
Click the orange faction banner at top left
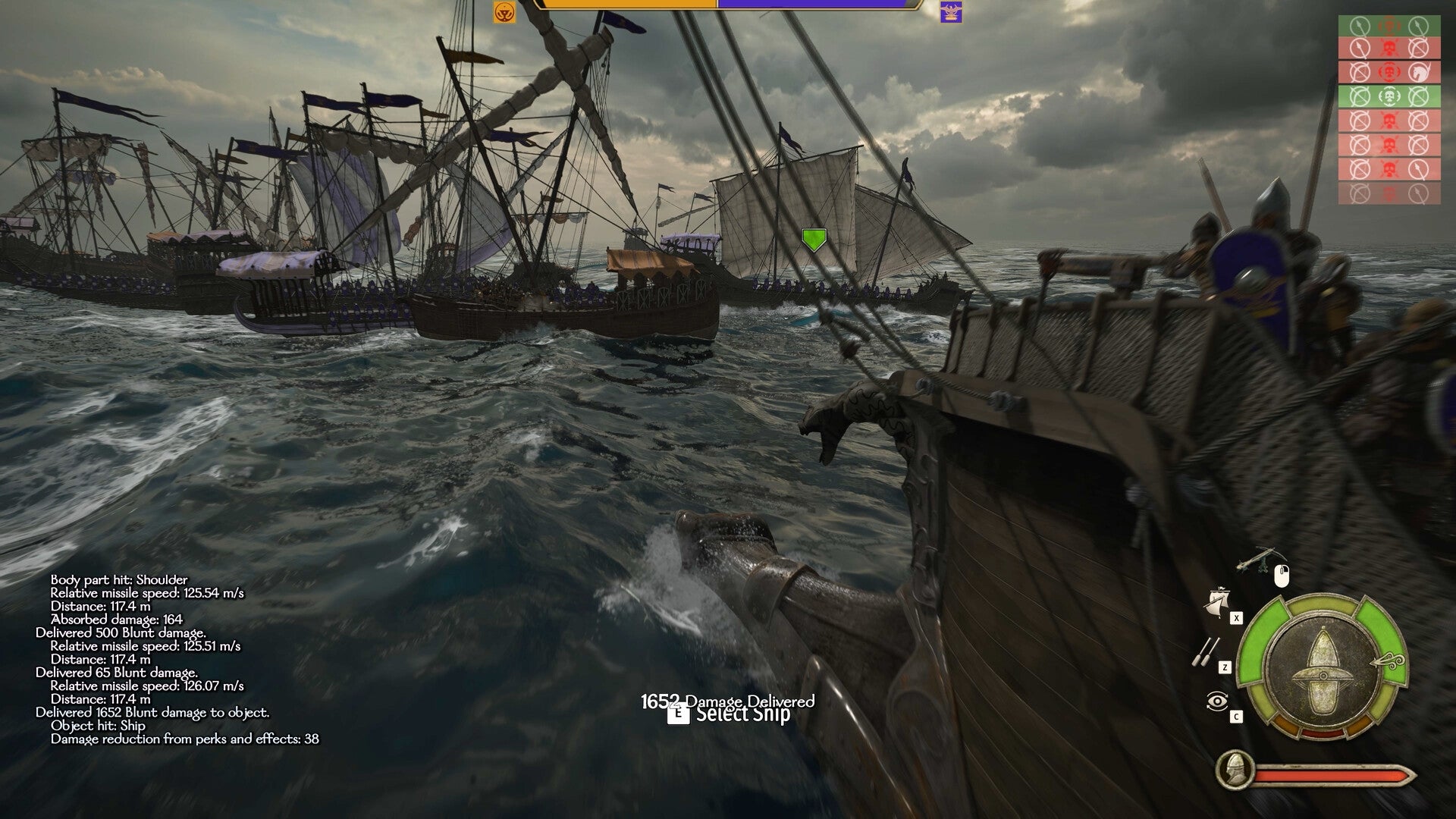(504, 13)
